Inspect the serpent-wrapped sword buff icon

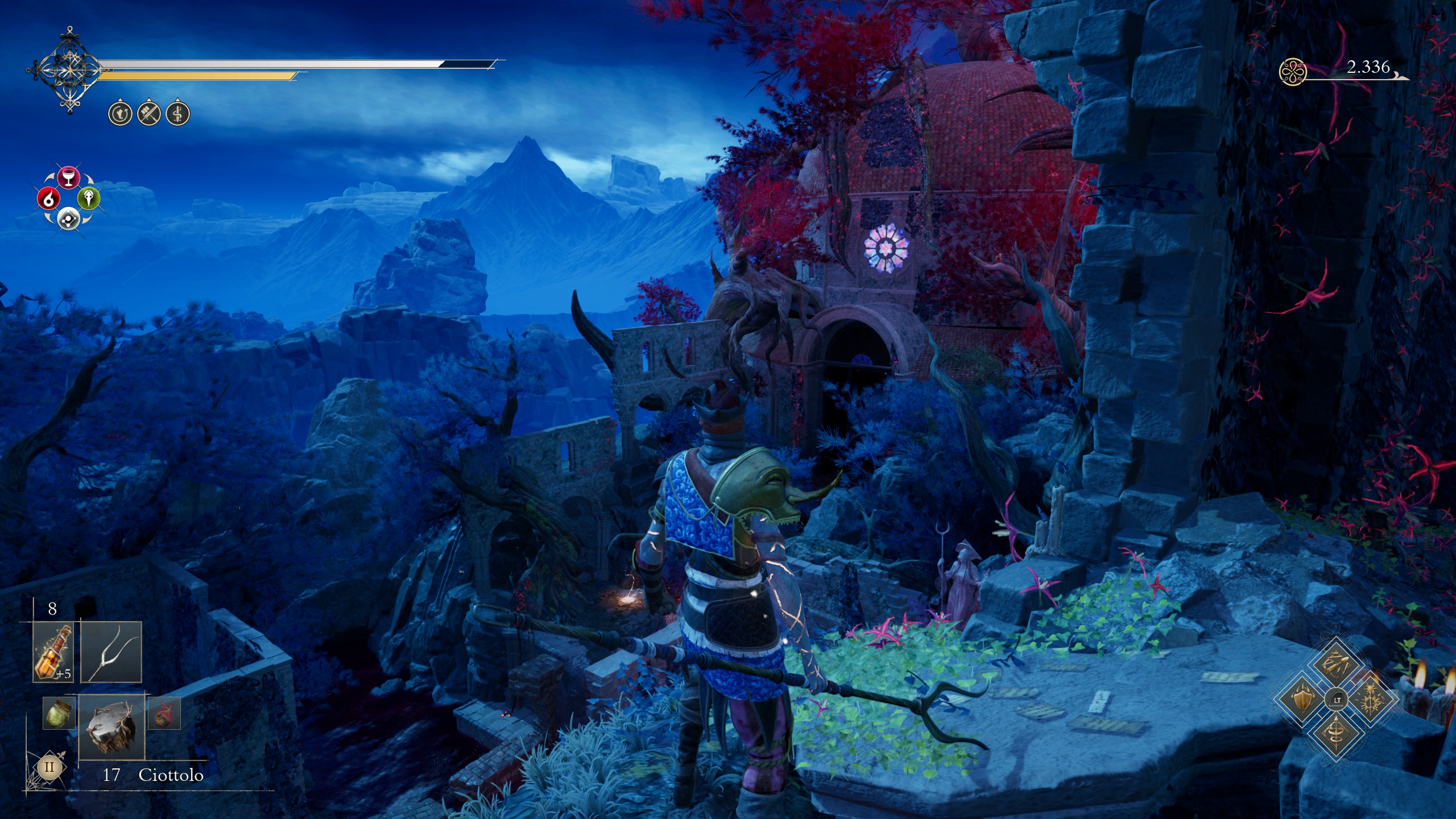(x=177, y=114)
